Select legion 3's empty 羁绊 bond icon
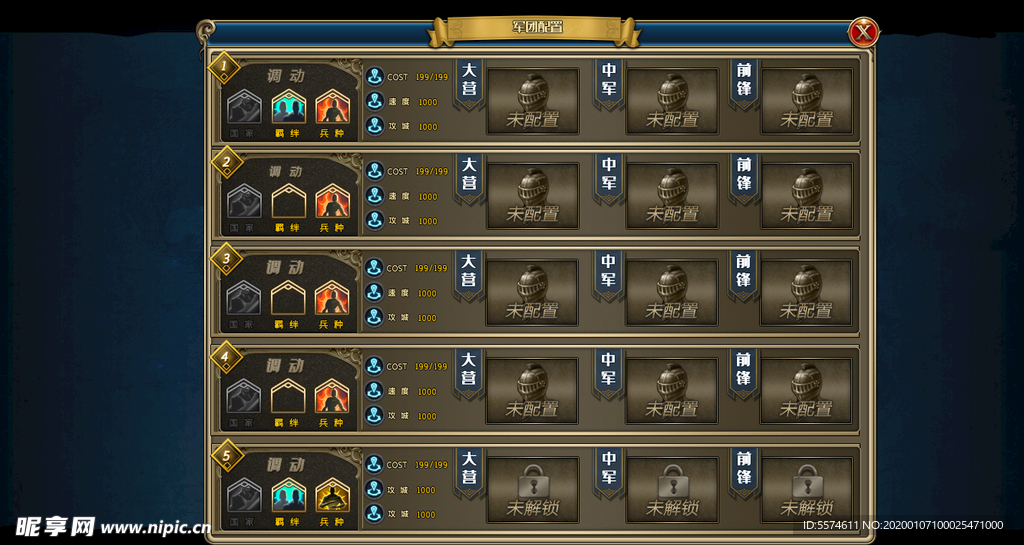 tap(288, 299)
